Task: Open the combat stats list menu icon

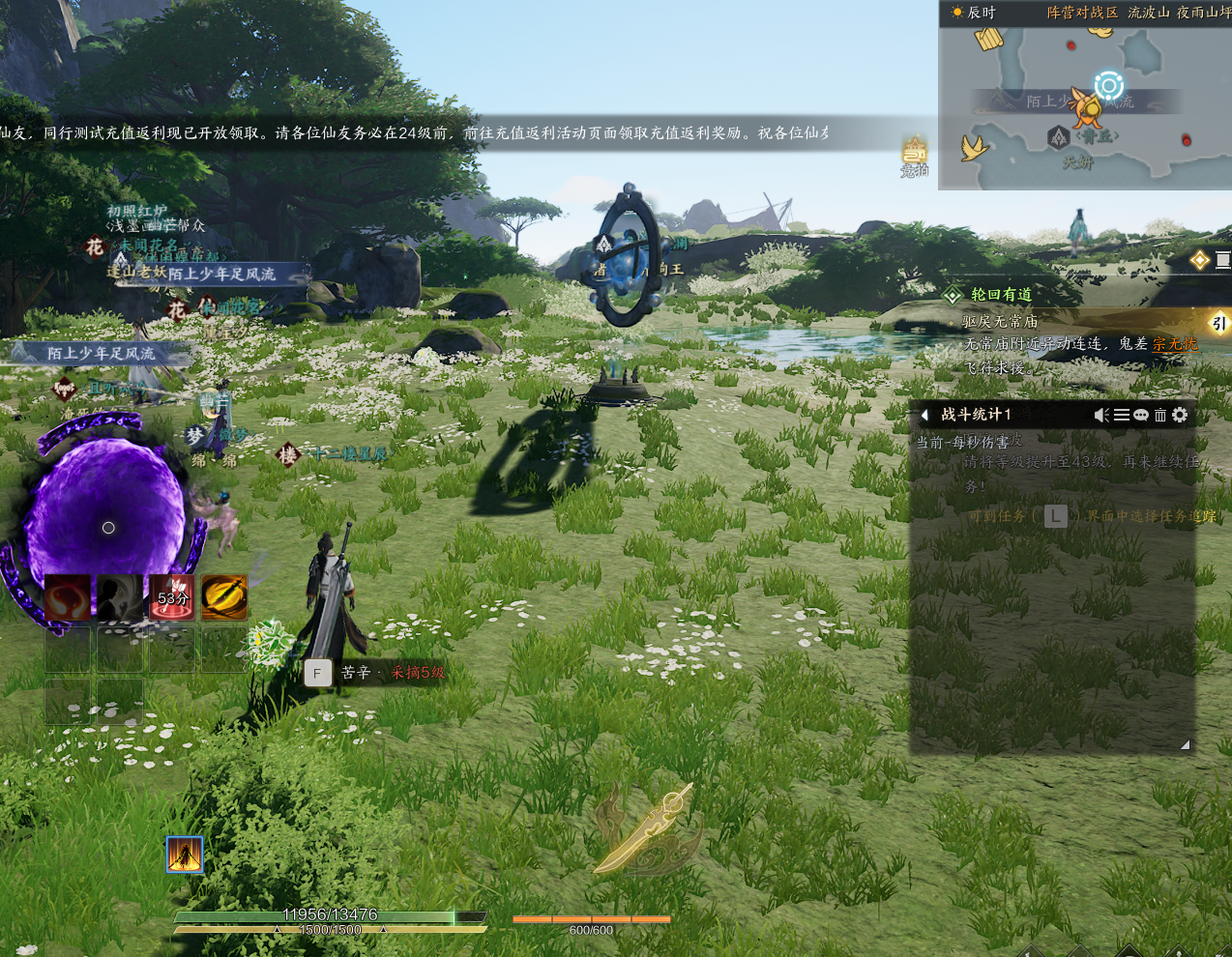Action: pyautogui.click(x=1122, y=415)
